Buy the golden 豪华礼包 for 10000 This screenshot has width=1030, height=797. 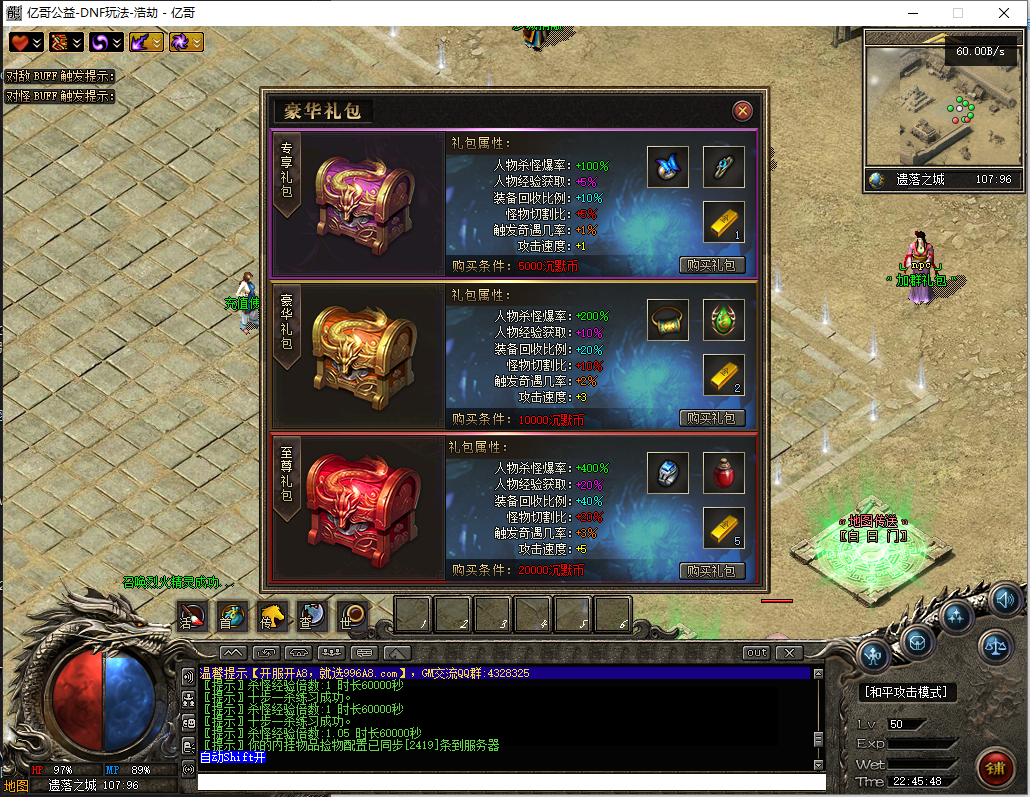pyautogui.click(x=712, y=418)
